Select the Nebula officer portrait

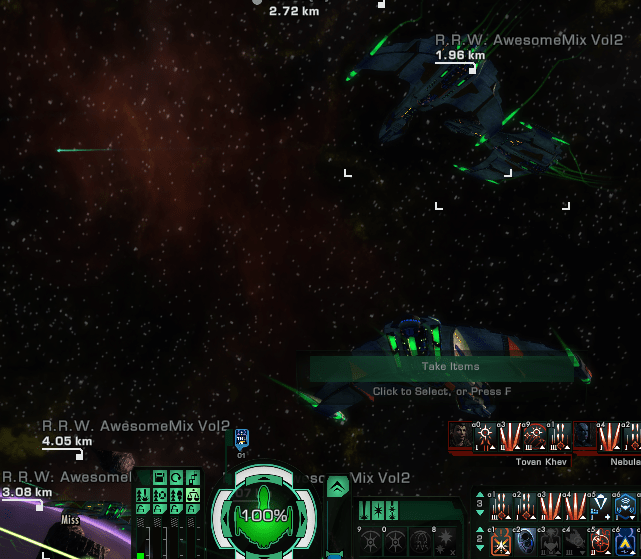click(x=583, y=436)
